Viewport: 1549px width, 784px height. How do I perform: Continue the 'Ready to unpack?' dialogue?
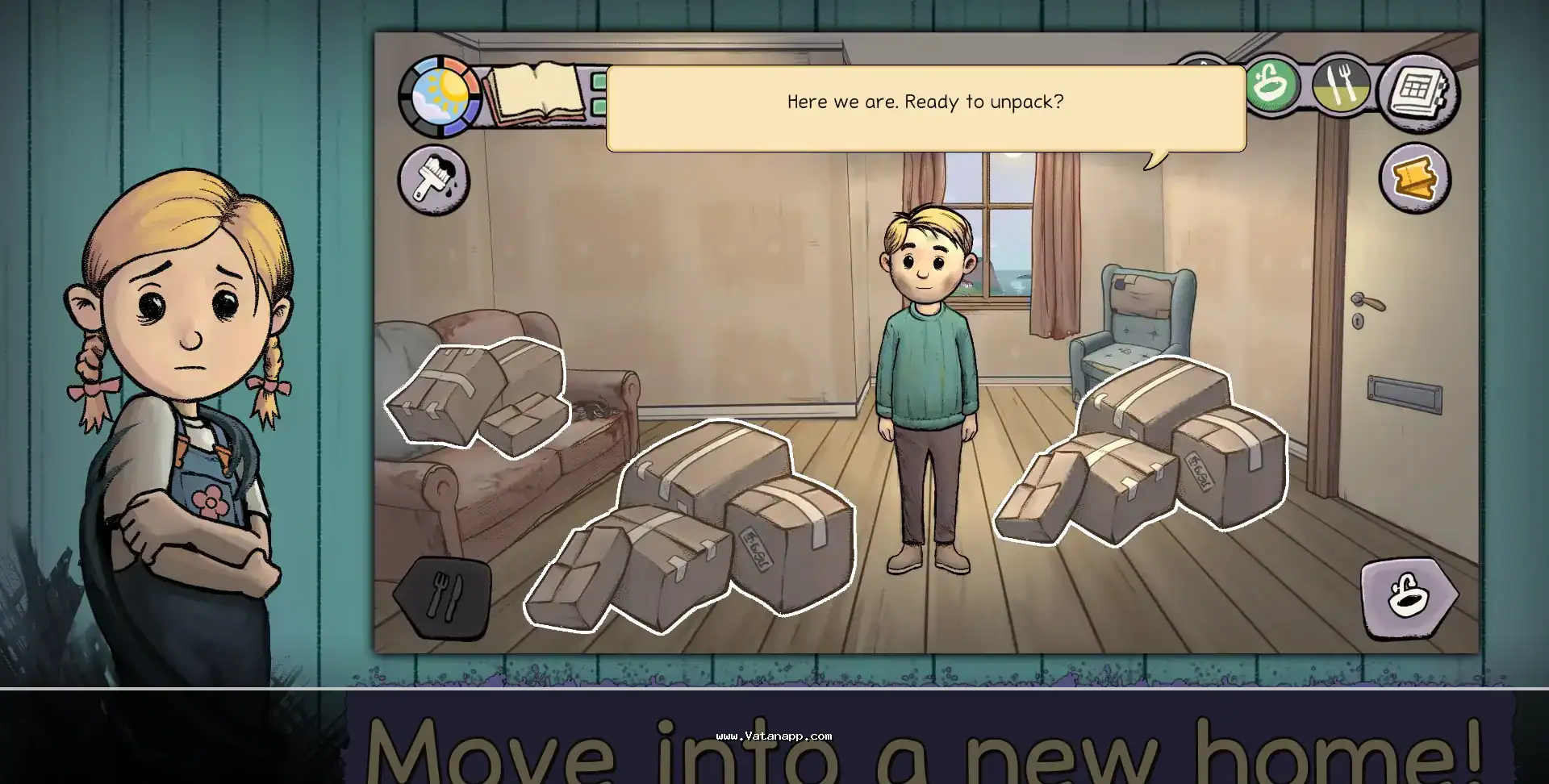tap(925, 108)
